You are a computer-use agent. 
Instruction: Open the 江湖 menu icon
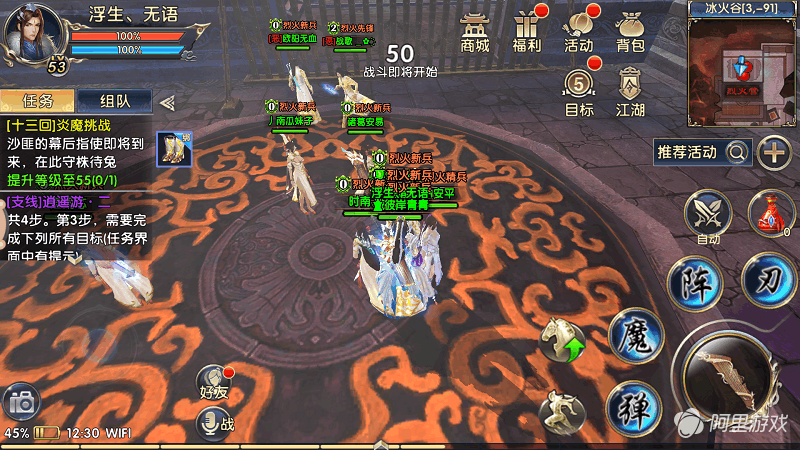tap(629, 92)
